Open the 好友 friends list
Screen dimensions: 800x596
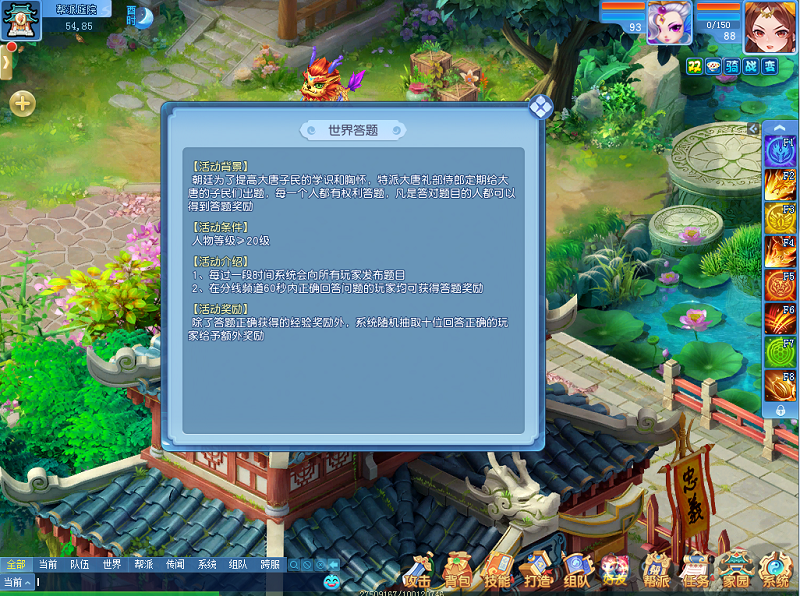[x=615, y=570]
